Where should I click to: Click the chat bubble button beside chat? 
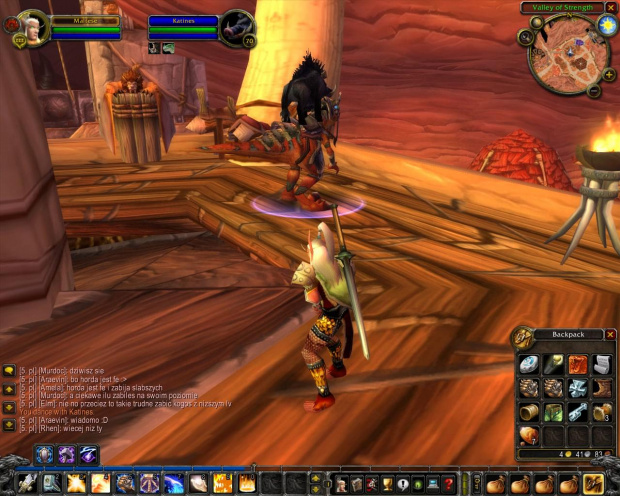[x=9, y=371]
